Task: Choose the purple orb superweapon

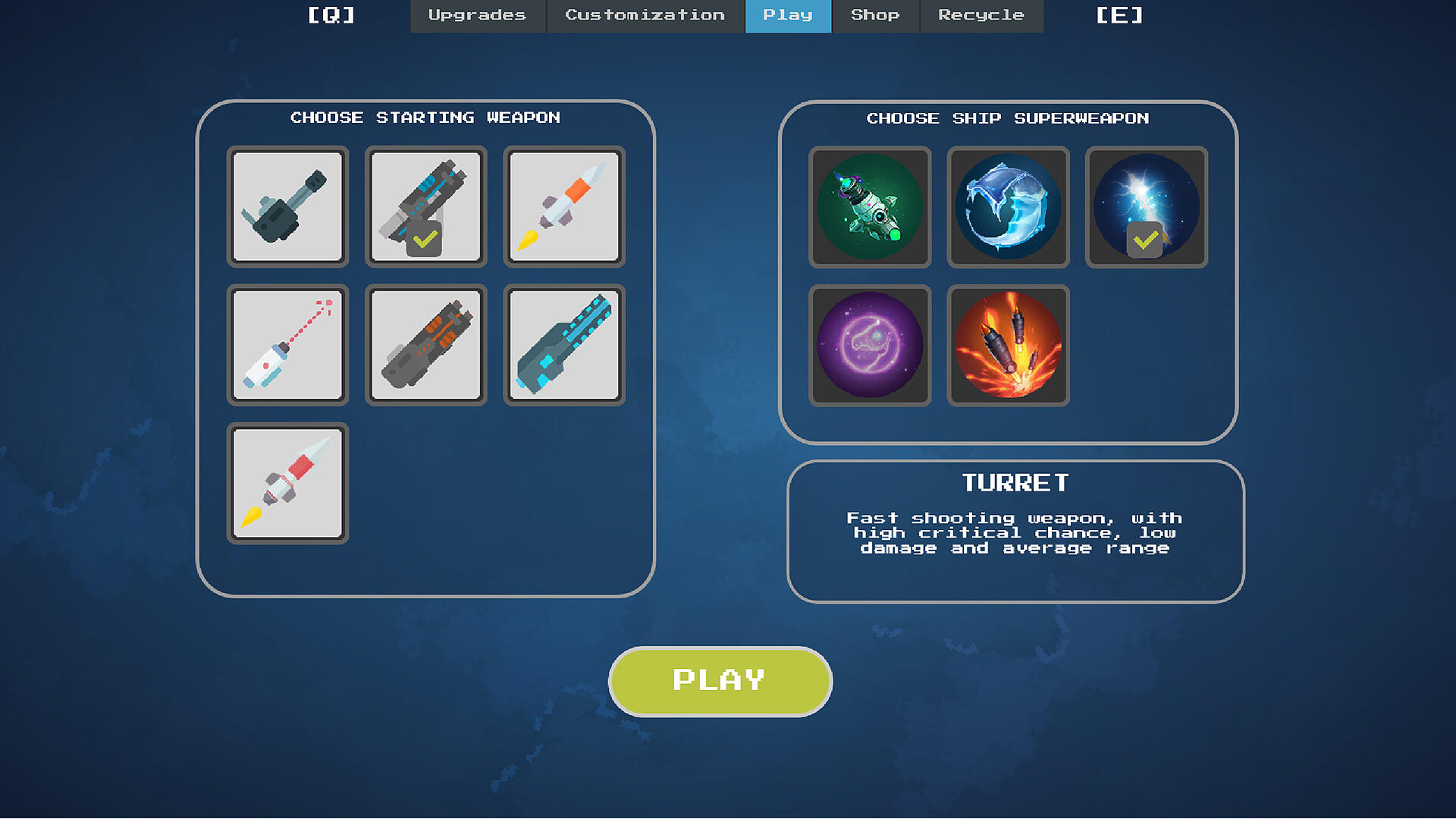Action: click(871, 345)
